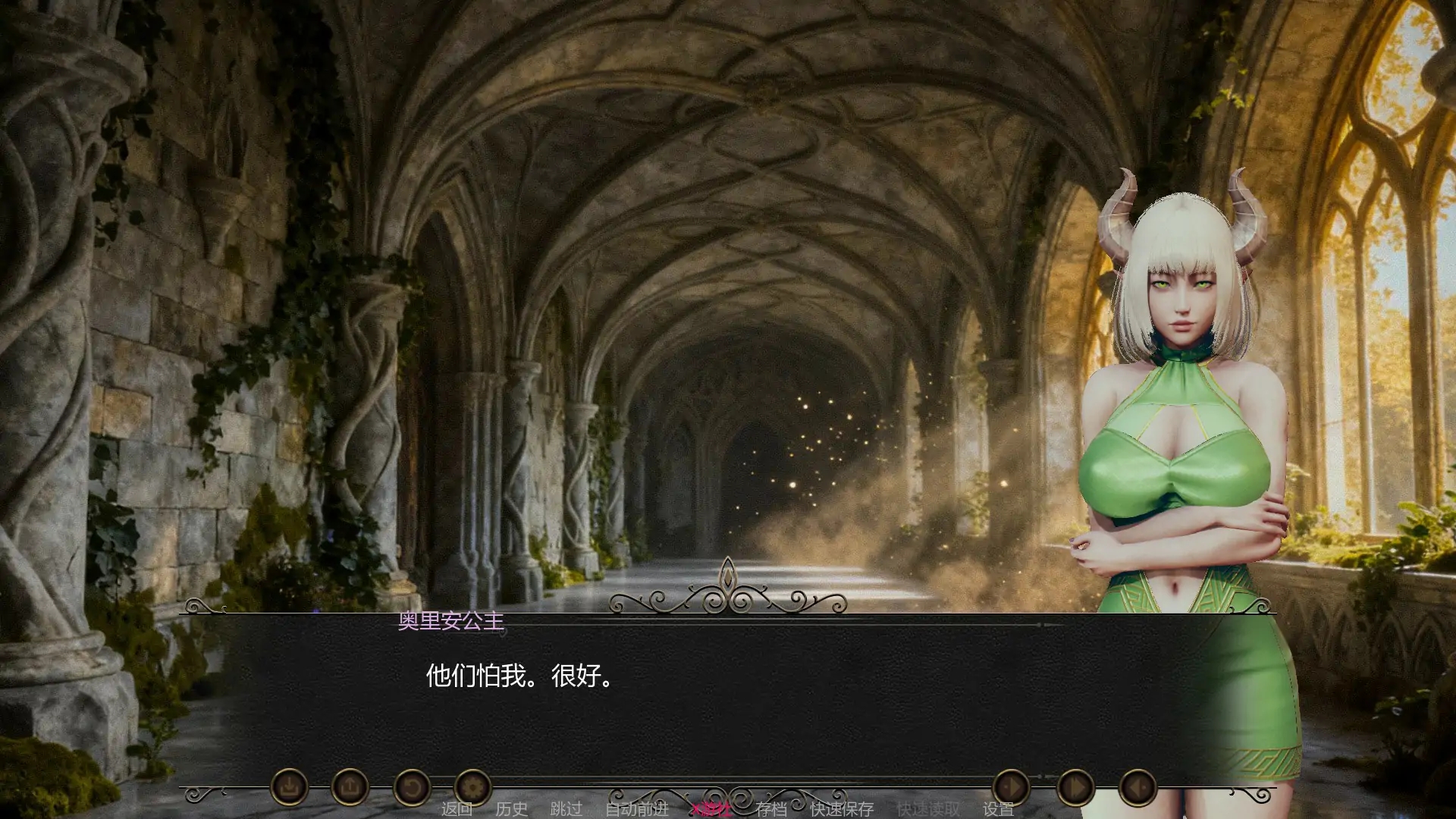The width and height of the screenshot is (1456, 819).
Task: Enable 自动前进 auto-advance mode
Action: 636,809
